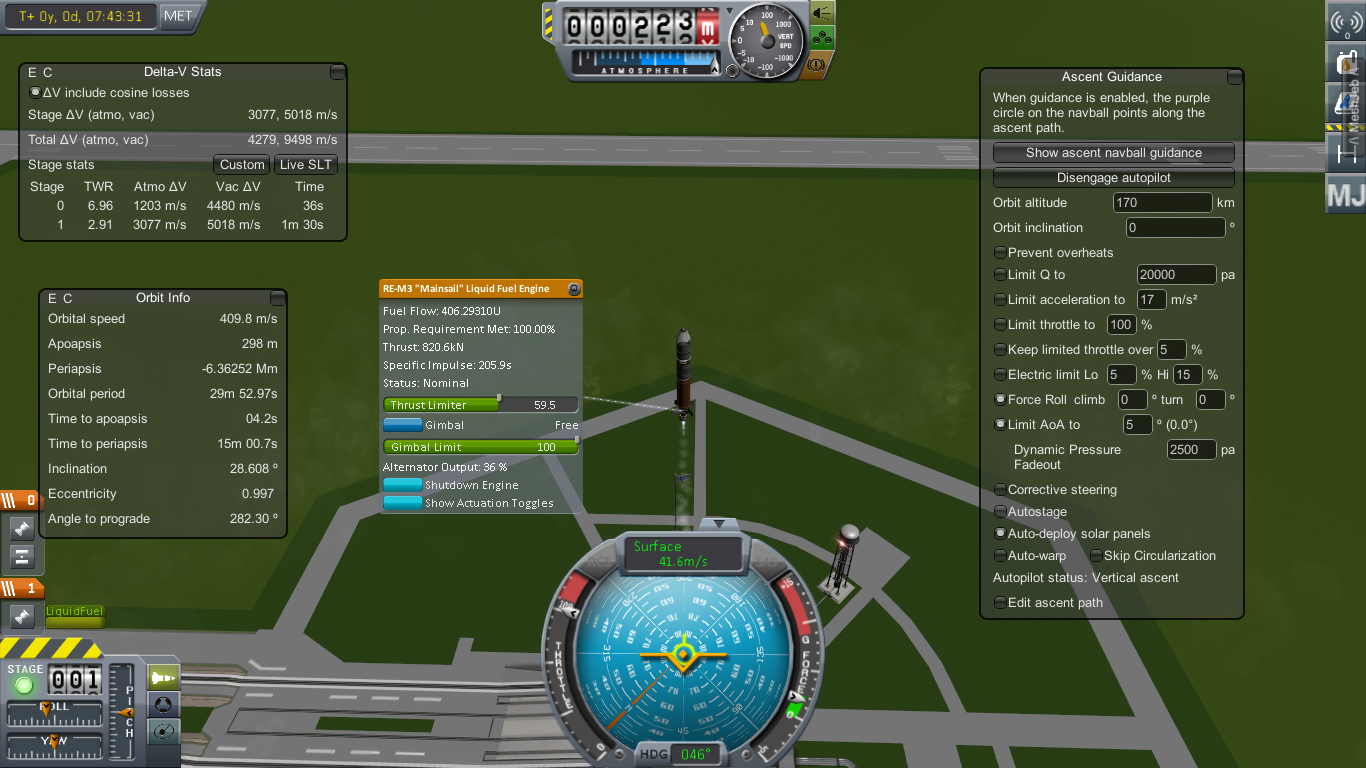Shutdown Engine on the Mainsail panel
Screen dimensions: 1366x768
[403, 485]
